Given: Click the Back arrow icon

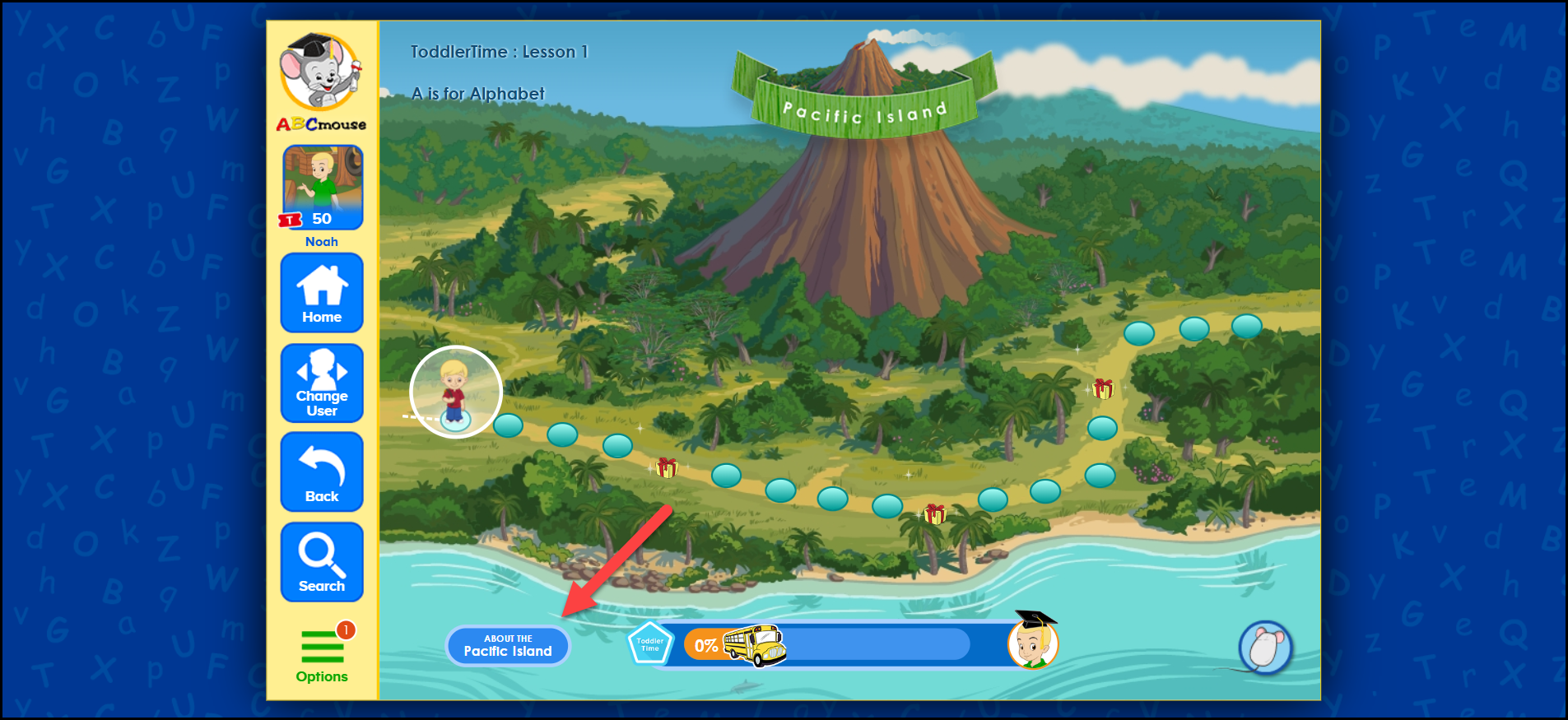Looking at the screenshot, I should pyautogui.click(x=322, y=471).
